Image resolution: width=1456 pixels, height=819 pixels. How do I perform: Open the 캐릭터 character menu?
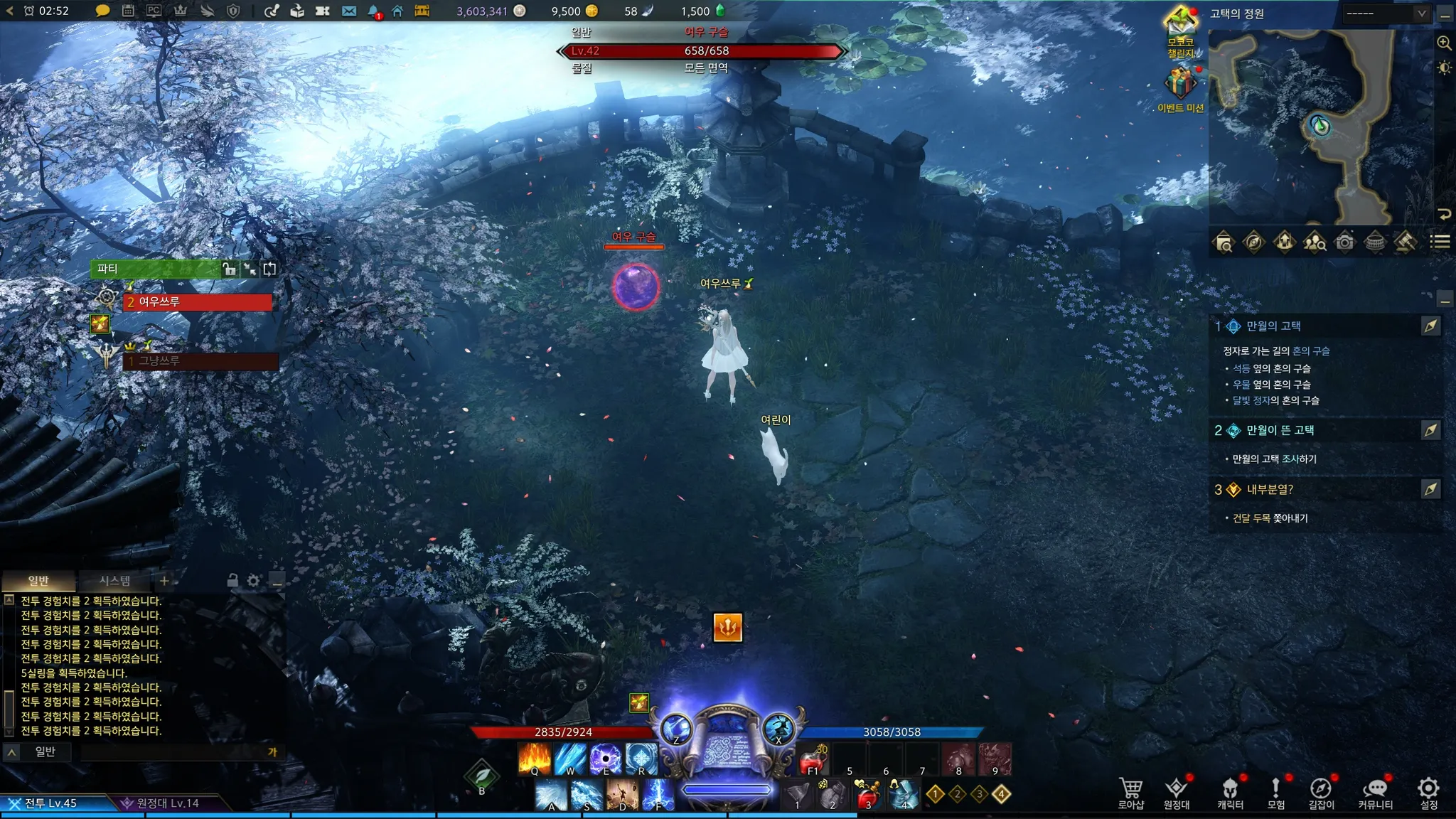[1230, 792]
